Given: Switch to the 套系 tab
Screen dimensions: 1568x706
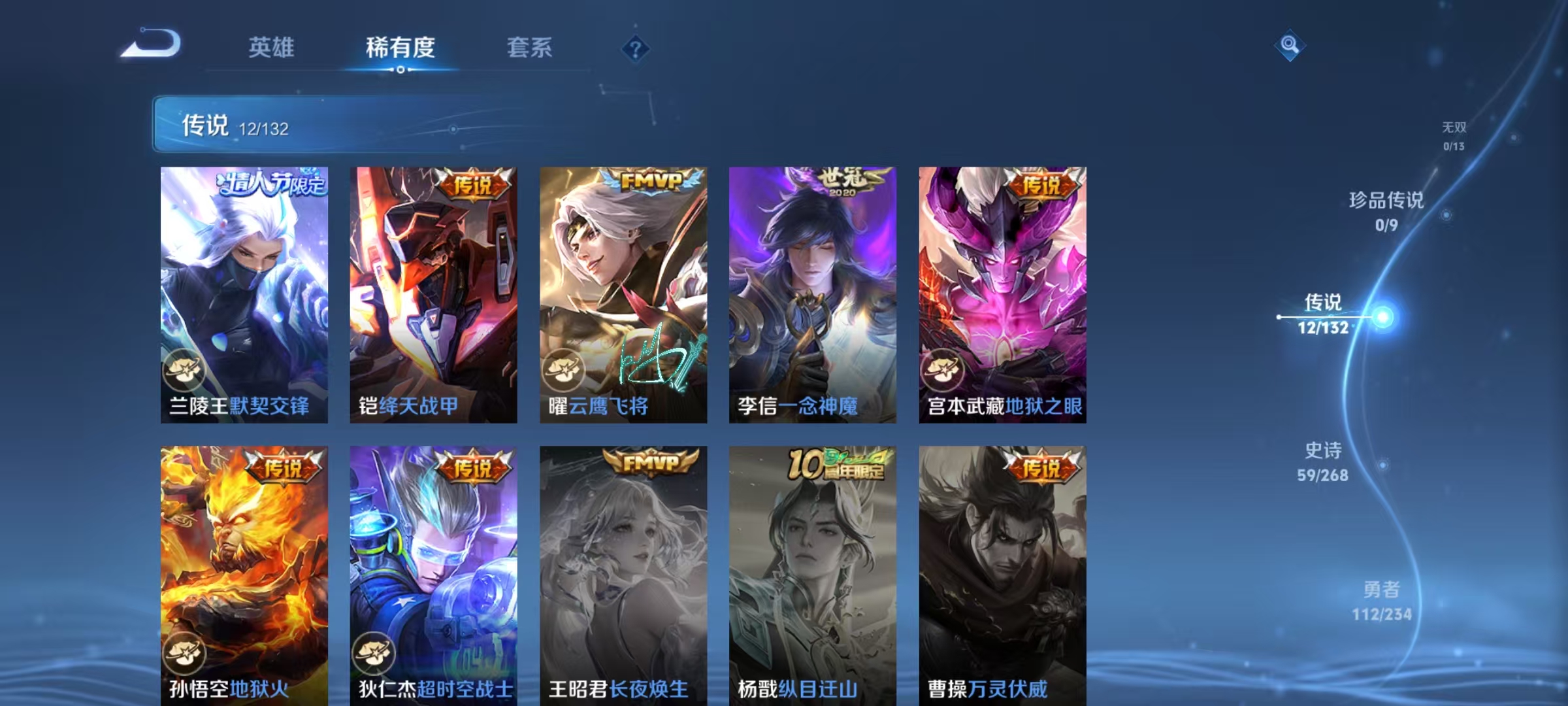Looking at the screenshot, I should (x=530, y=48).
